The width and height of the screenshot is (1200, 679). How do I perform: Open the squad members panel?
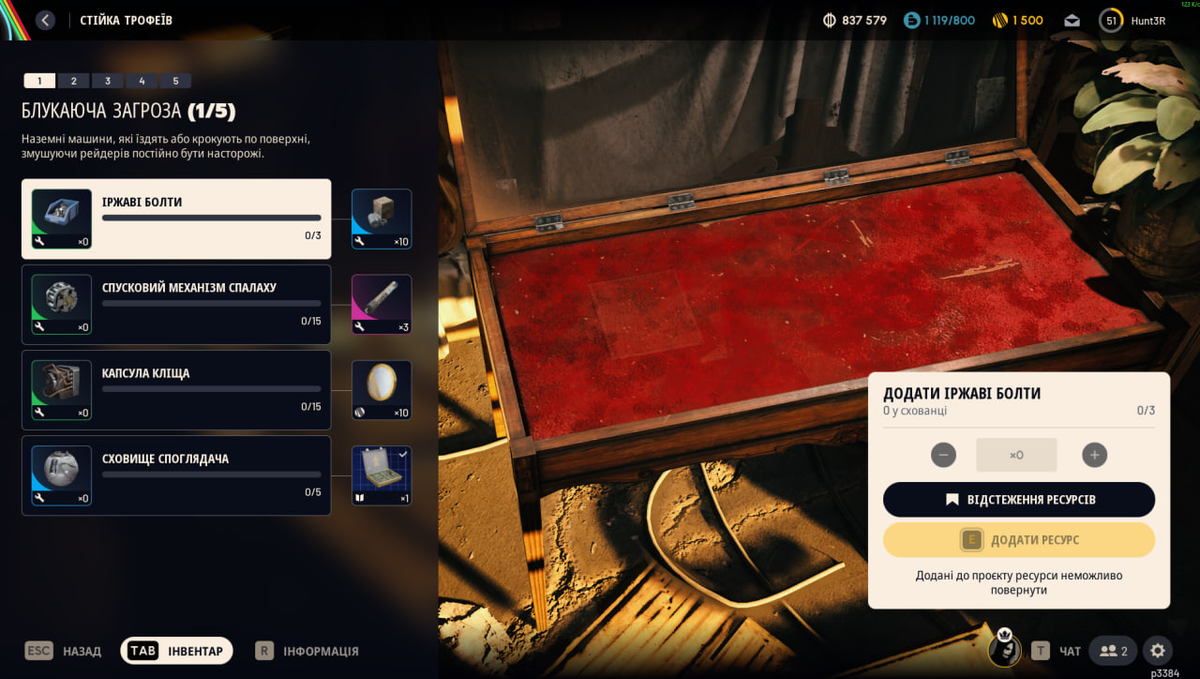1113,651
